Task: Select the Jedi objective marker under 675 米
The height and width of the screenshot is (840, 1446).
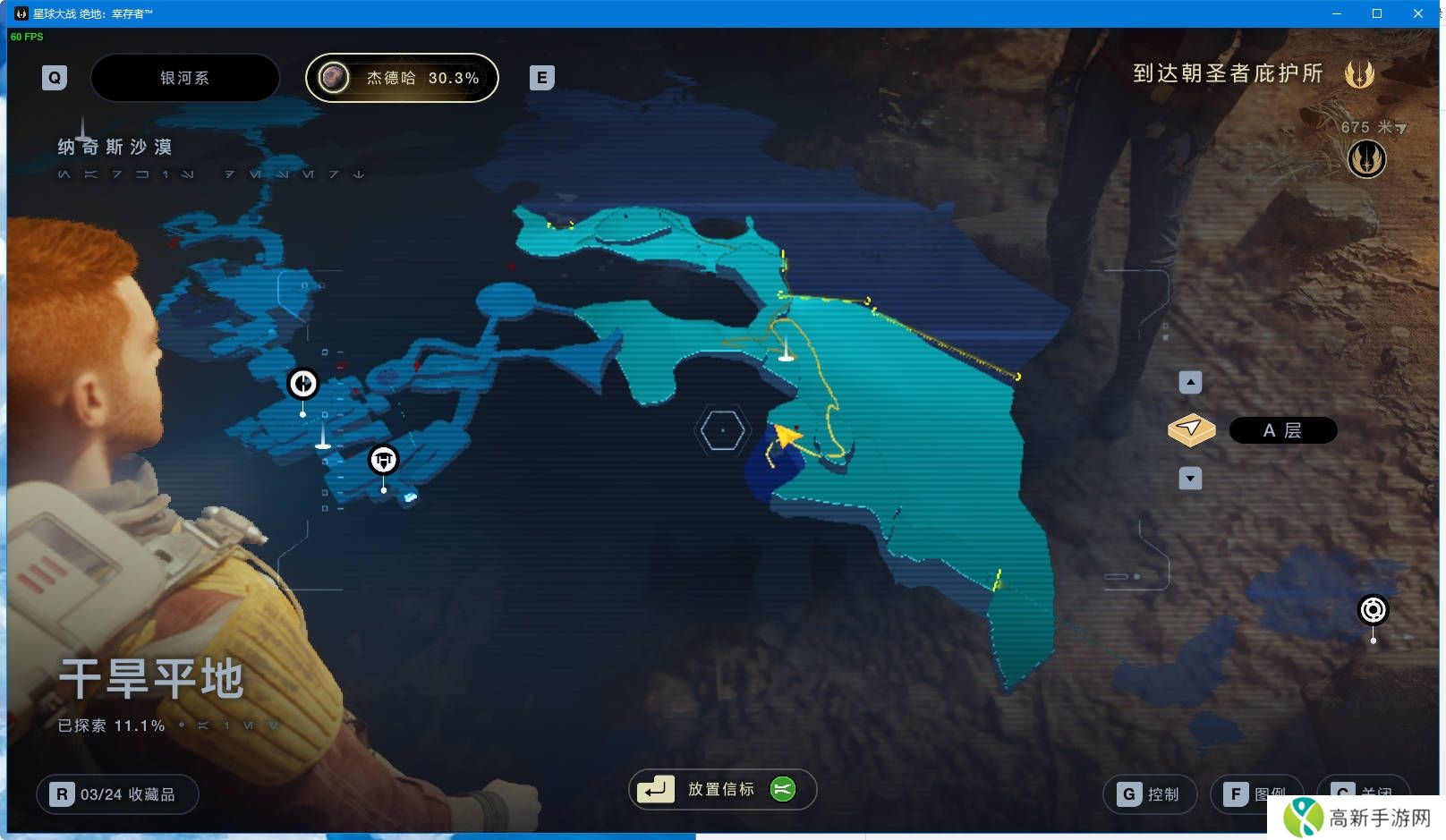Action: [1366, 159]
